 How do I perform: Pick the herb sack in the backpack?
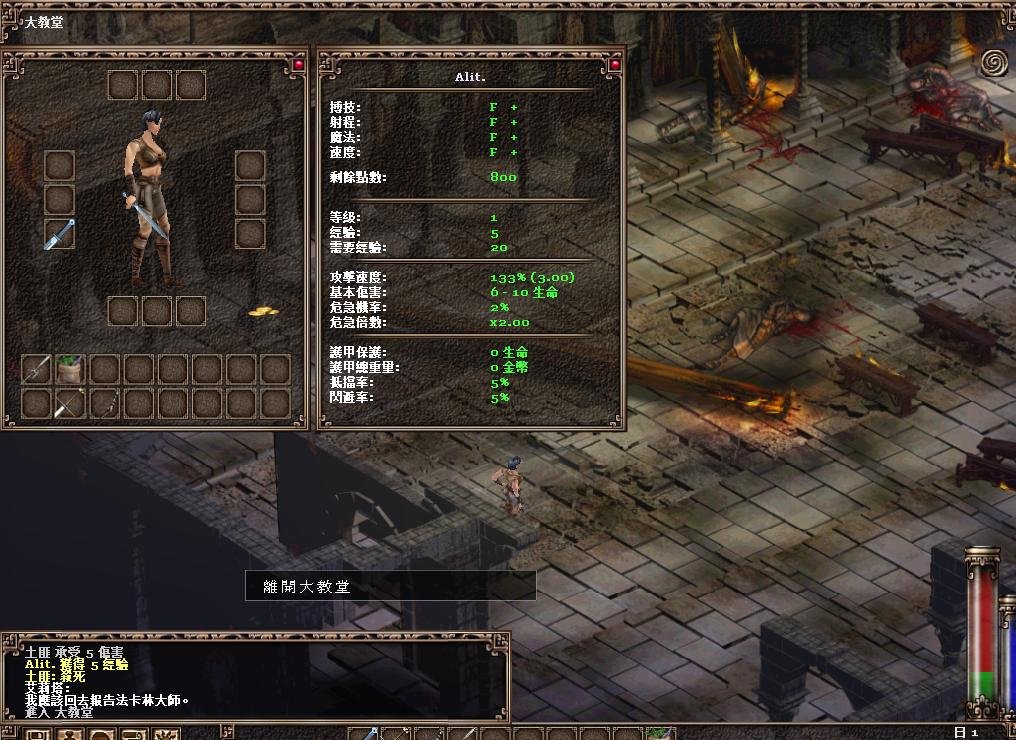70,370
